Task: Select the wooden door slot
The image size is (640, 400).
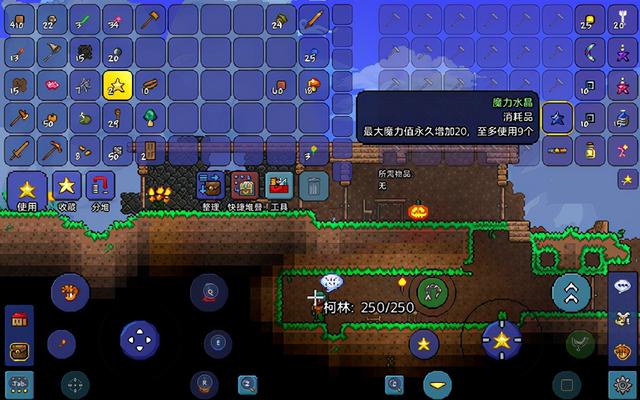Action: pos(148,152)
